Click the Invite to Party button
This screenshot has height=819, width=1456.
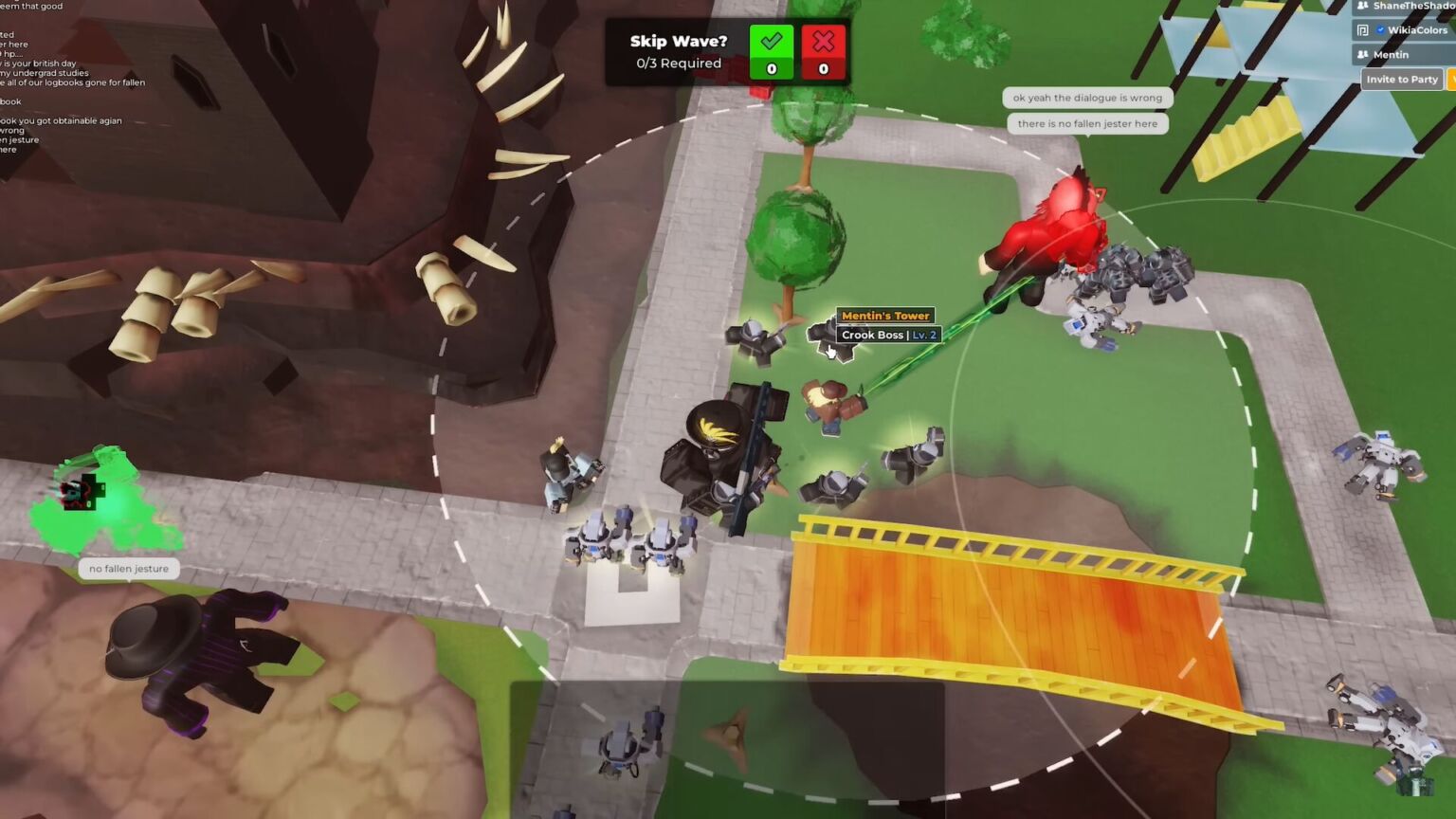point(1401,80)
